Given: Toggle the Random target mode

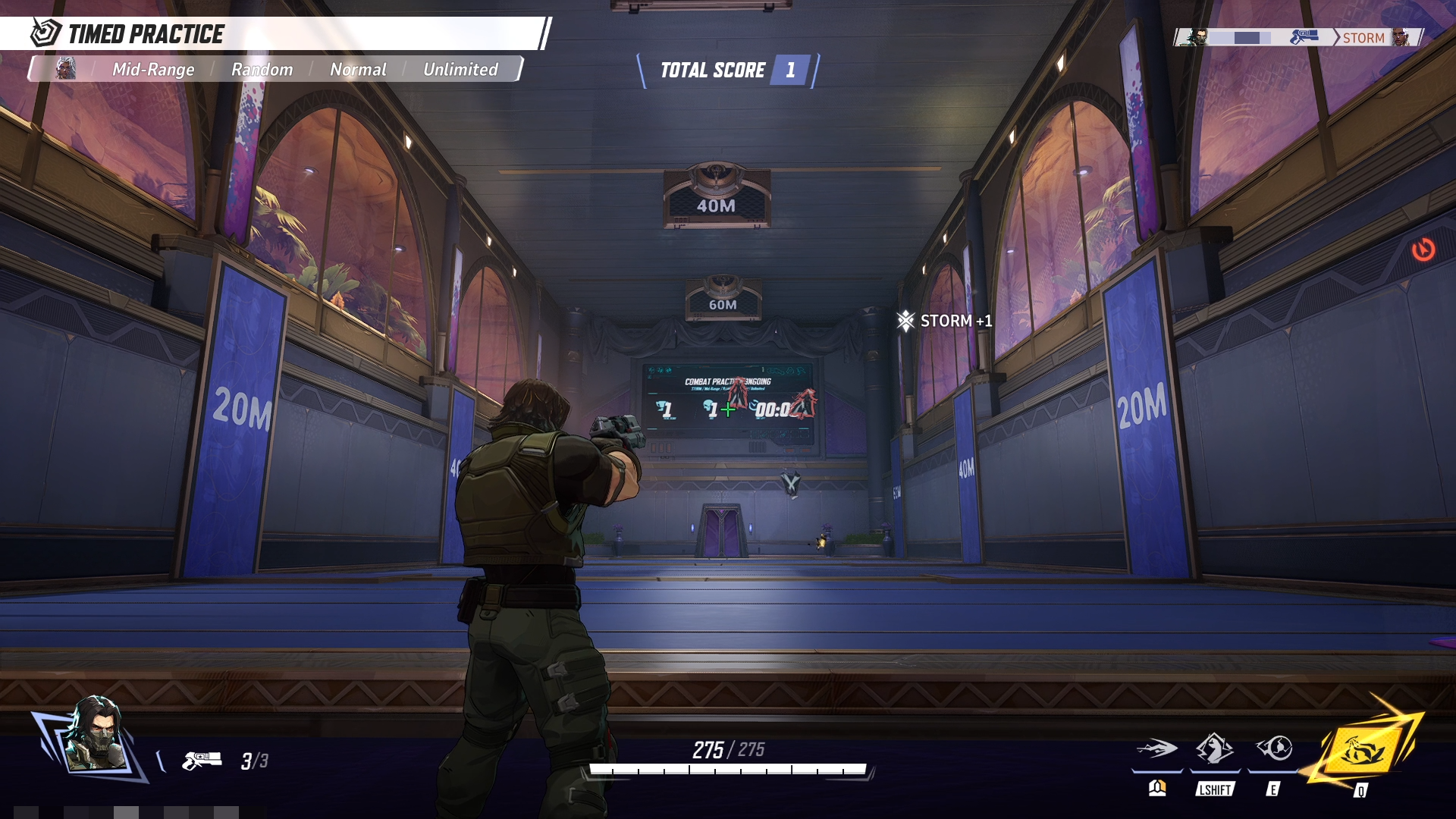Looking at the screenshot, I should pyautogui.click(x=261, y=70).
